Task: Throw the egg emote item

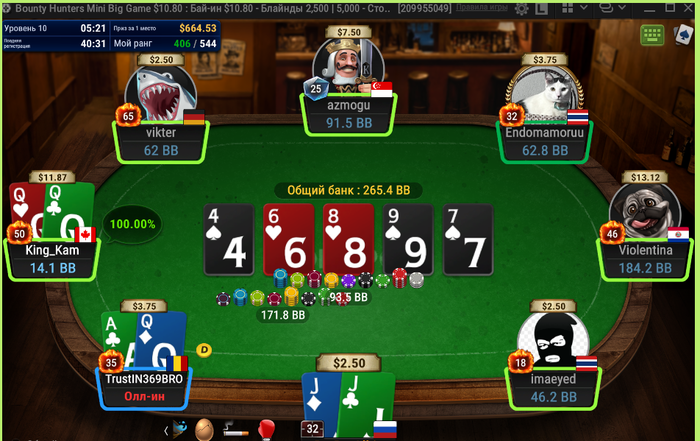Action: (x=204, y=430)
